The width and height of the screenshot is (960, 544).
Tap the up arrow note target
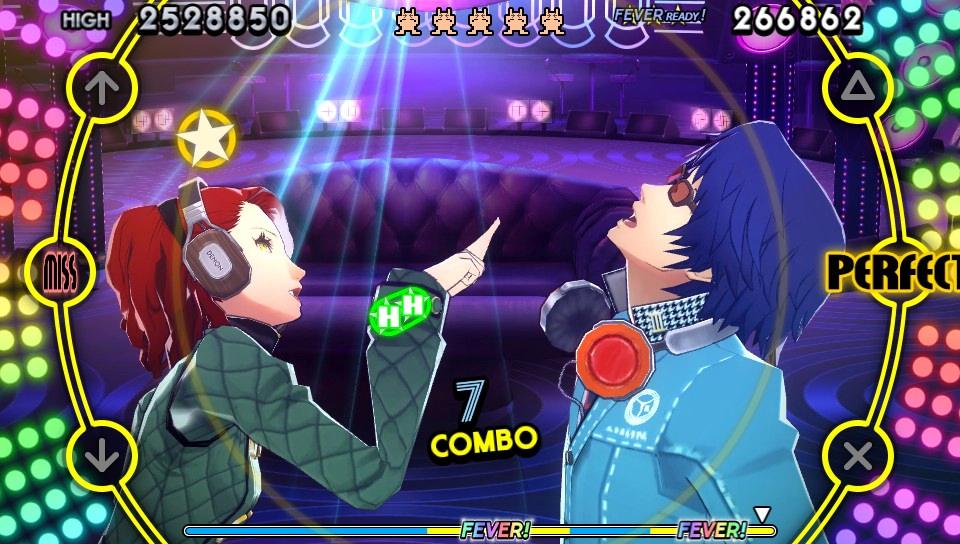(101, 88)
